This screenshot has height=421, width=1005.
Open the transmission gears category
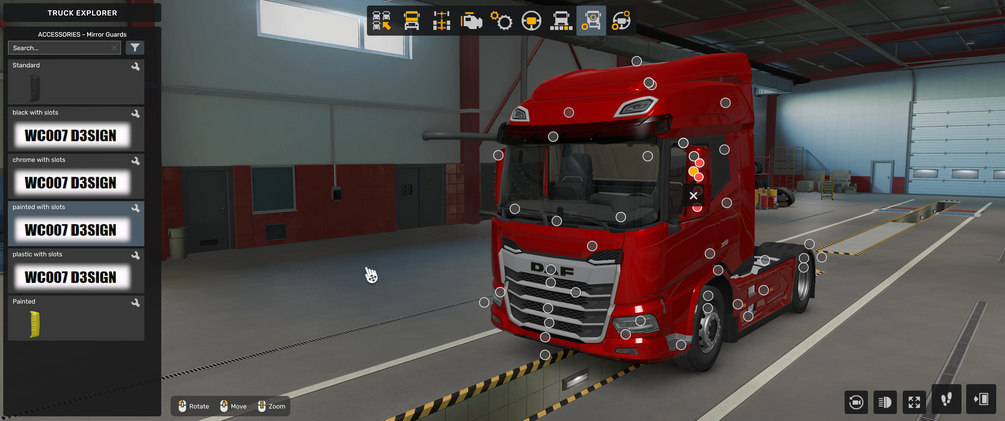(x=501, y=21)
